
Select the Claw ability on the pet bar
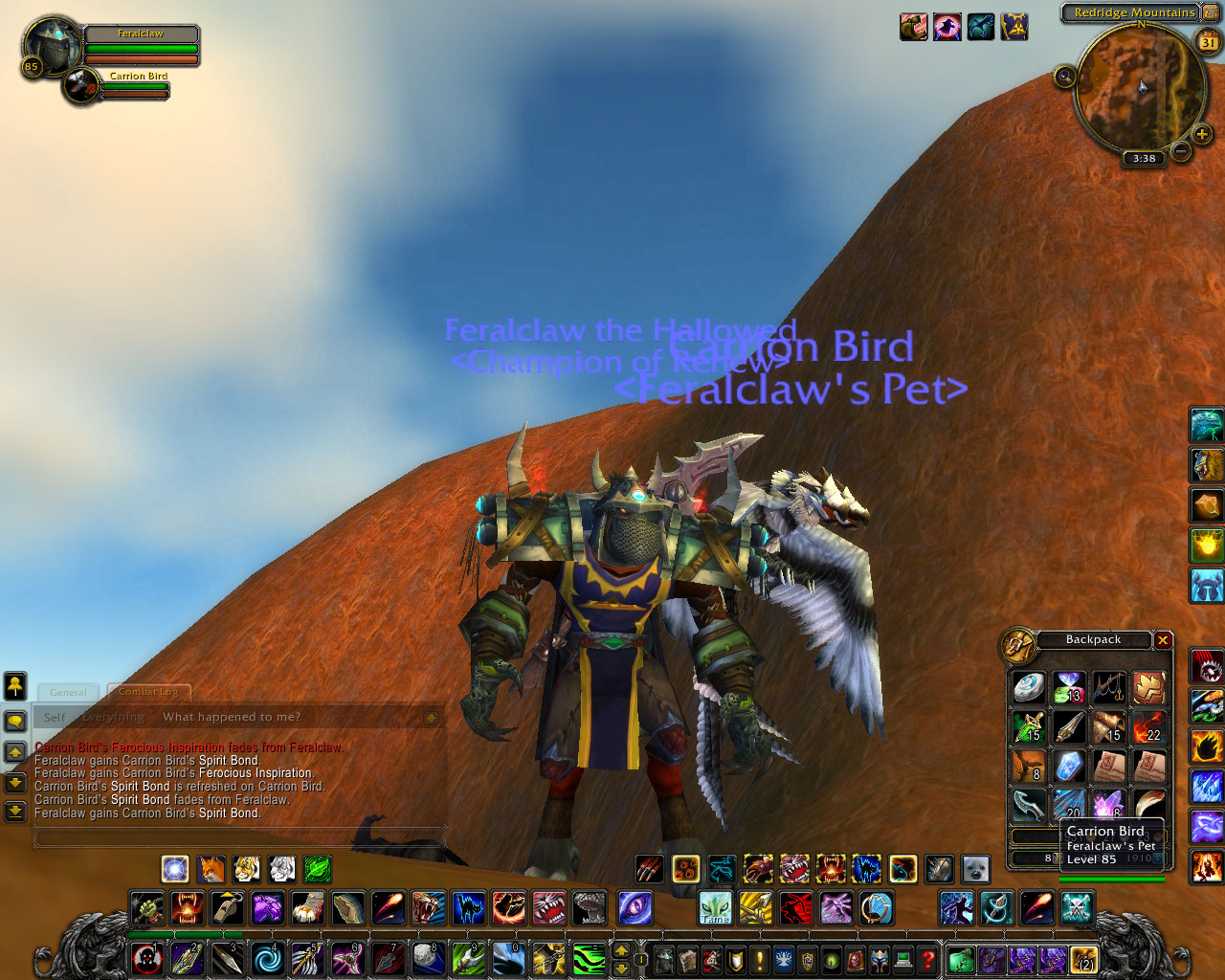pos(648,868)
